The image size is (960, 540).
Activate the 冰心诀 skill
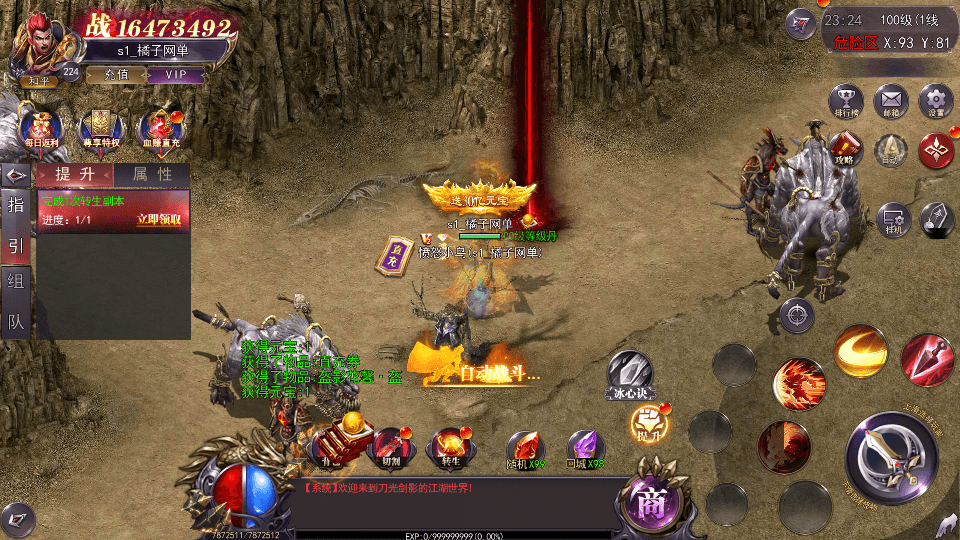pos(630,372)
